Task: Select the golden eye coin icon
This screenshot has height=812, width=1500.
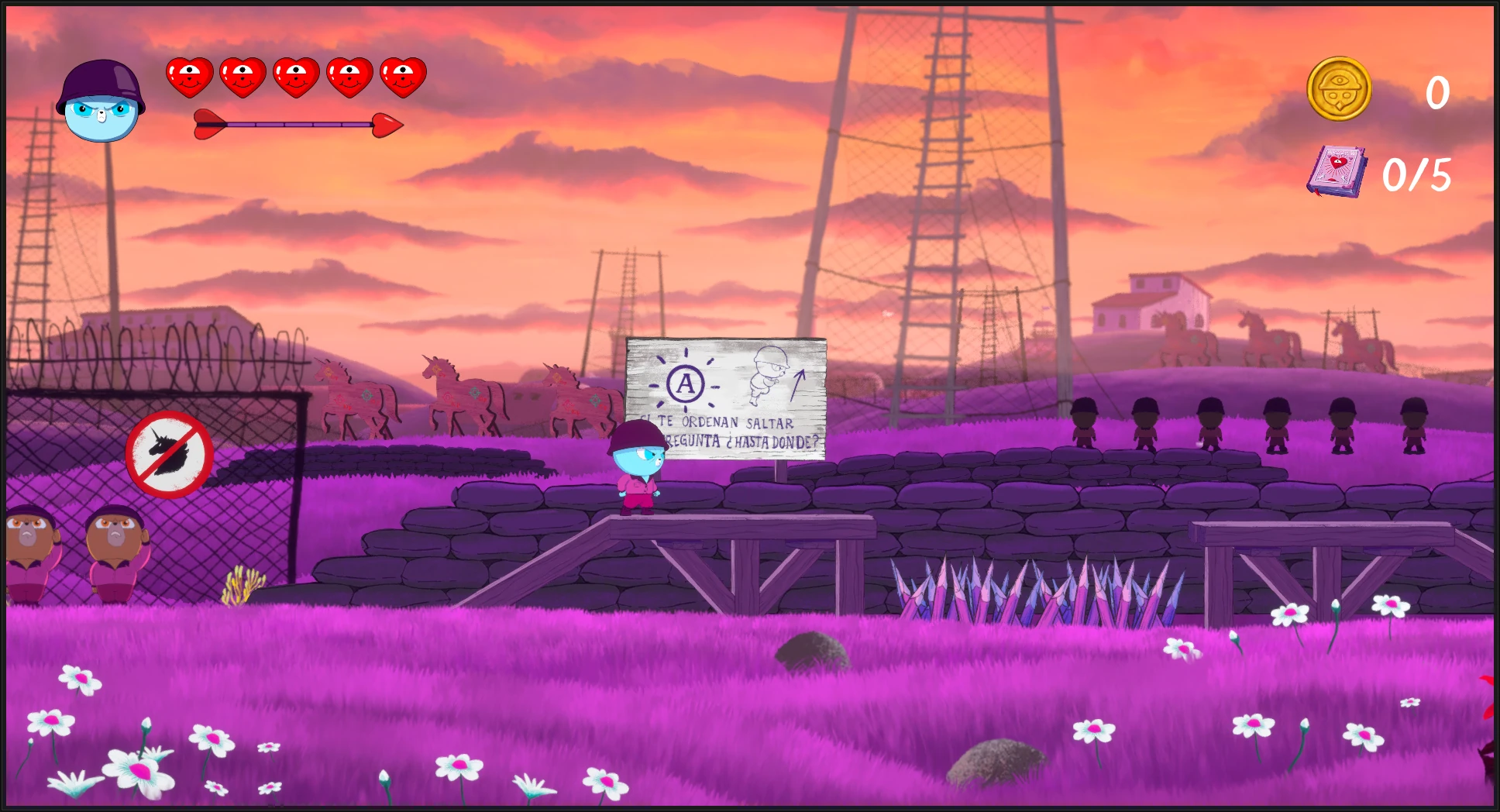Action: (1339, 88)
